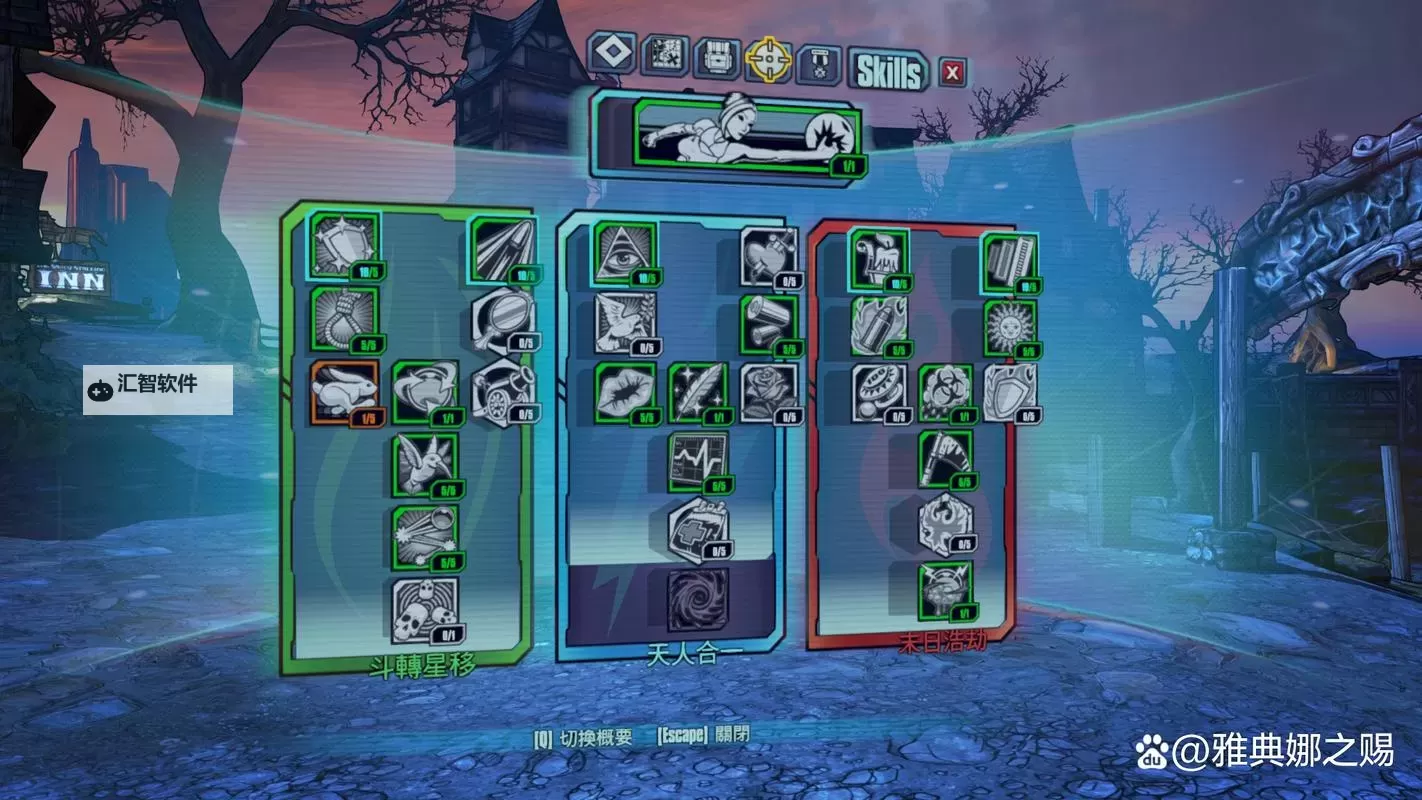Screen dimensions: 1422x800
Task: Select the Helios sun skill
Action: 1009,328
